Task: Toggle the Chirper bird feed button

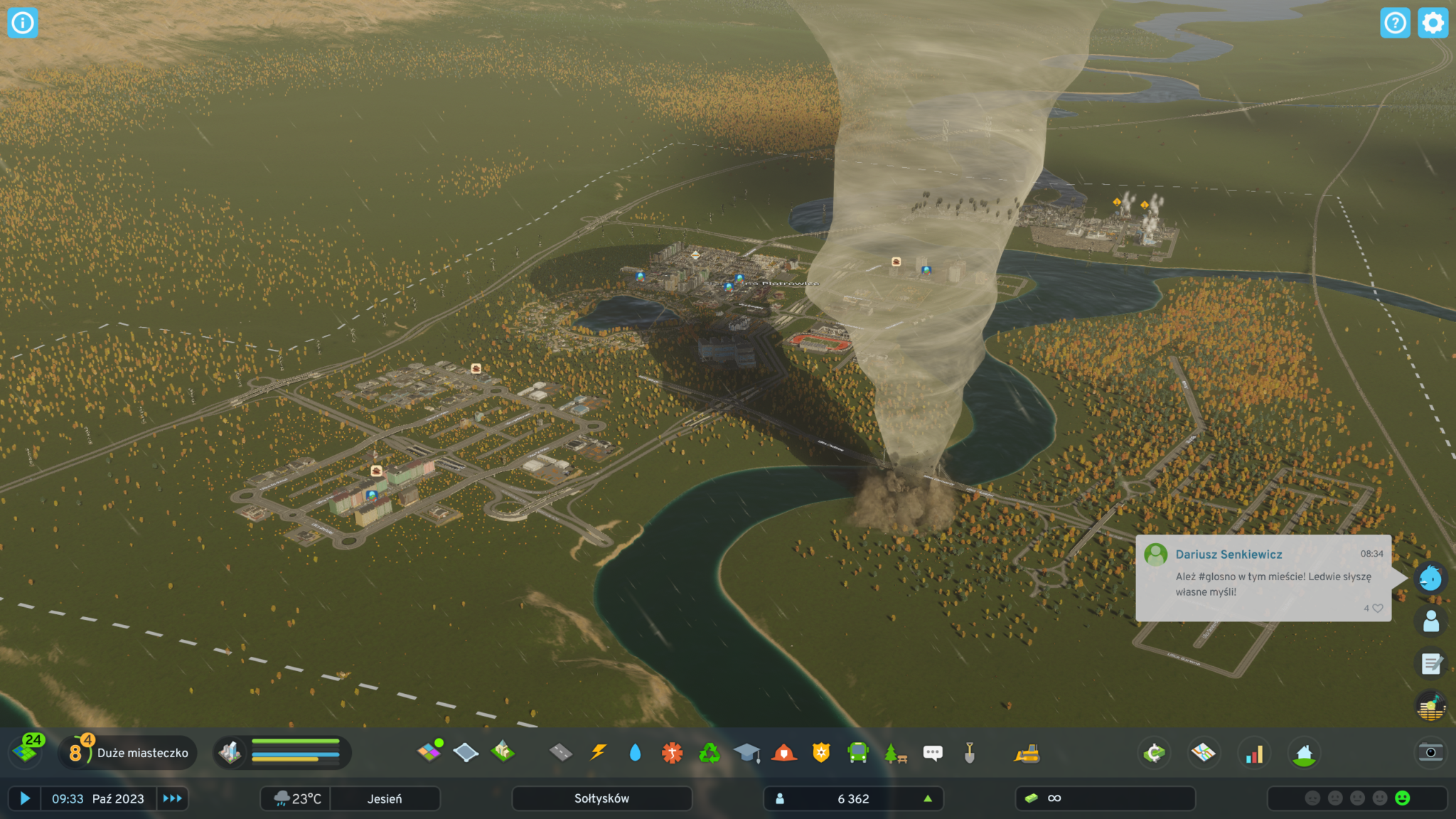Action: pos(1430,578)
